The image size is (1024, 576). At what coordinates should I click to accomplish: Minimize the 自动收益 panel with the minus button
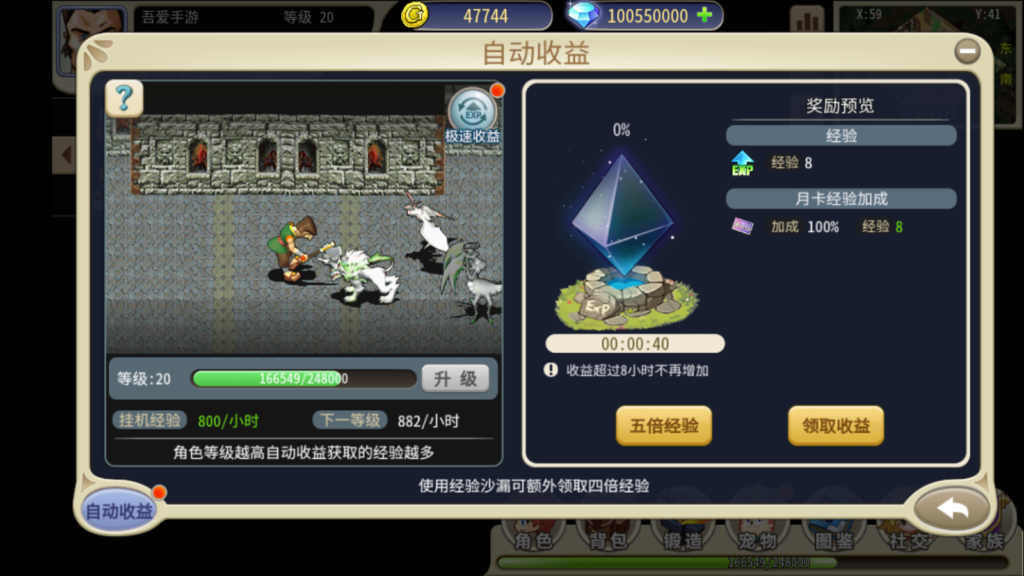(x=966, y=51)
